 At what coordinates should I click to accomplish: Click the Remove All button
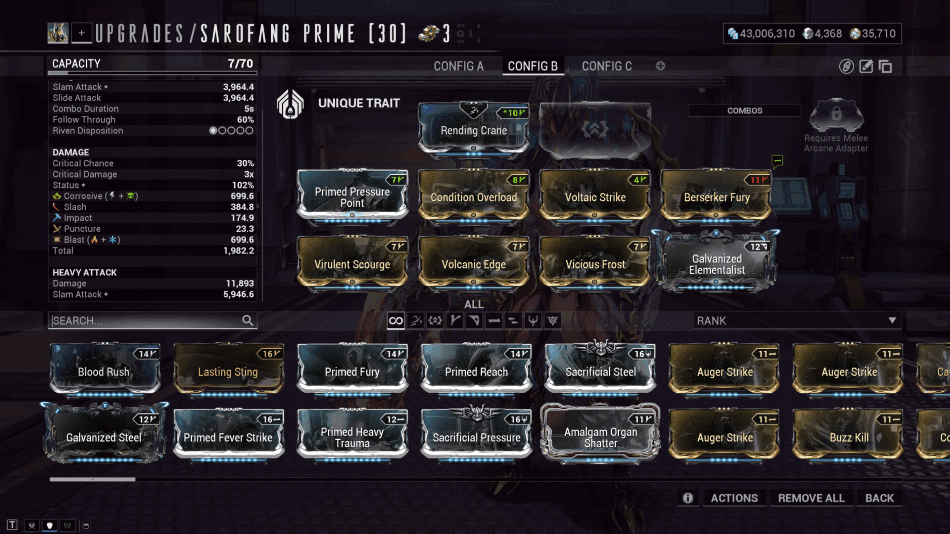811,498
